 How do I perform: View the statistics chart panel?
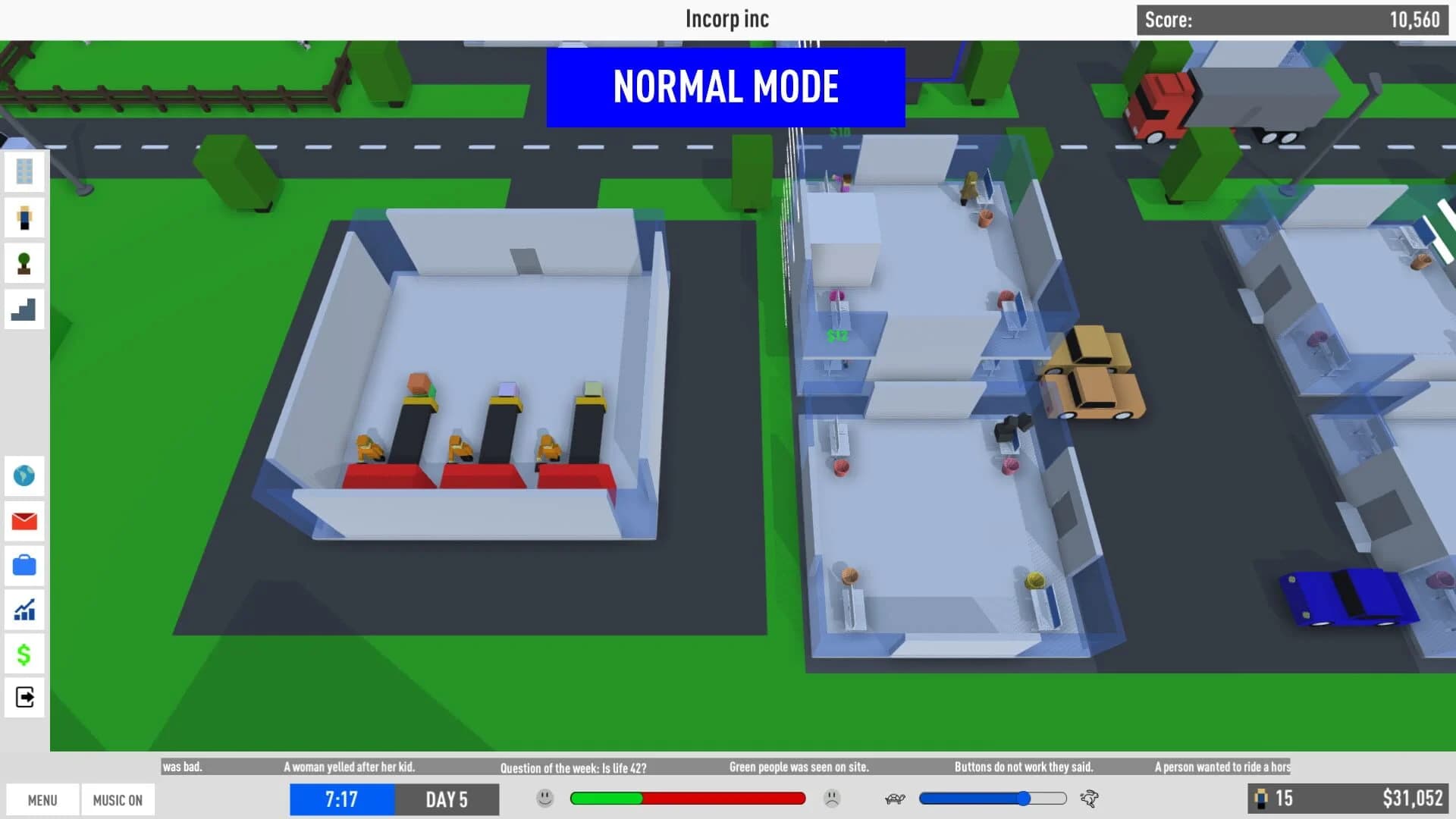(x=24, y=610)
